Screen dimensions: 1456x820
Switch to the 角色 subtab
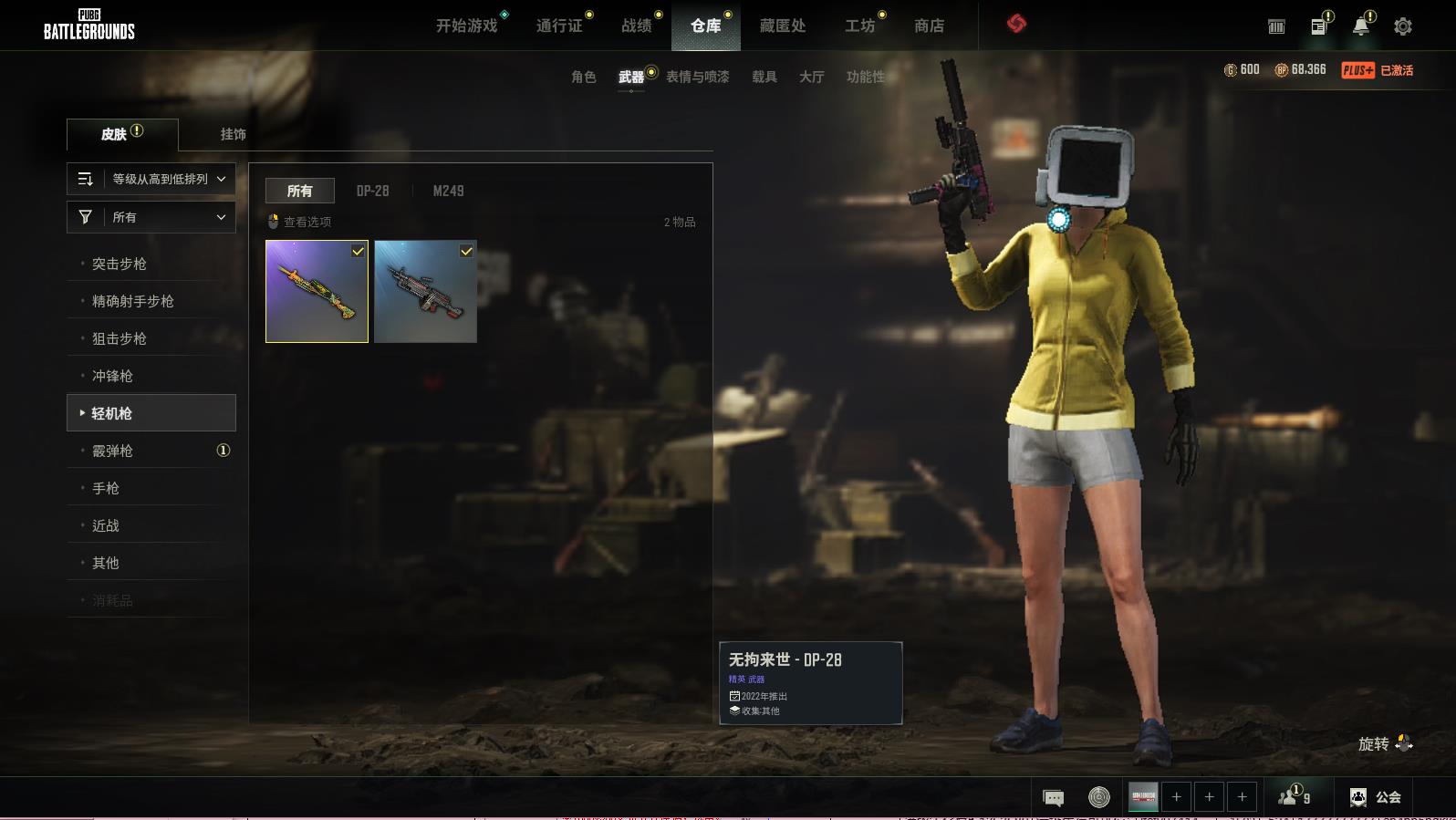[583, 77]
